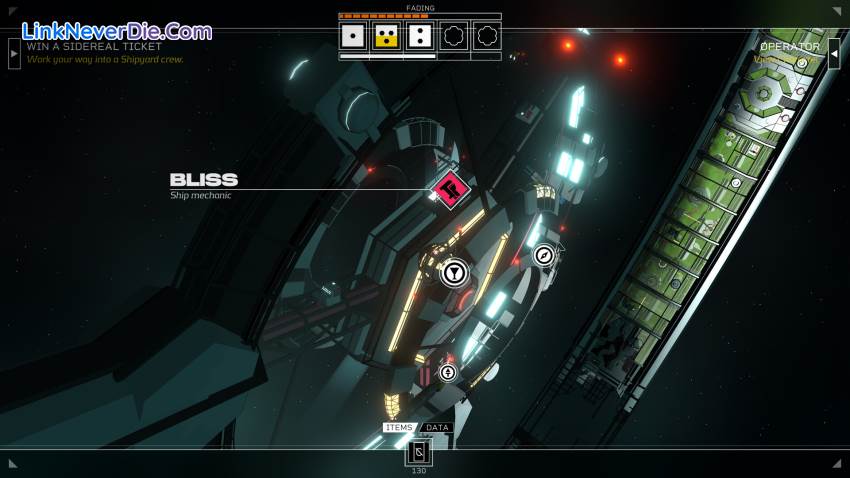Select the inventory item slot showing 130

(419, 453)
